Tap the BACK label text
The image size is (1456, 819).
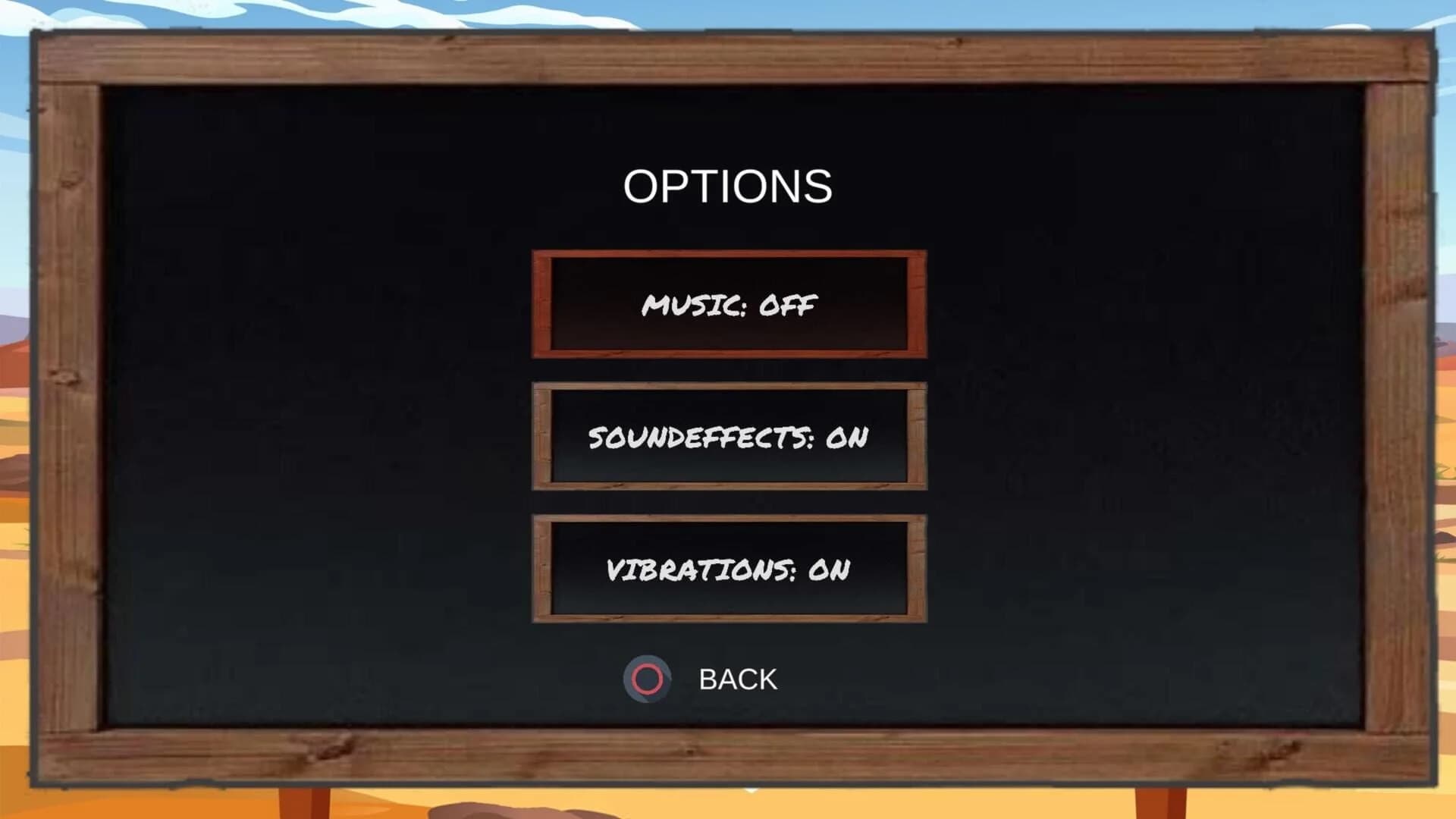coord(738,677)
